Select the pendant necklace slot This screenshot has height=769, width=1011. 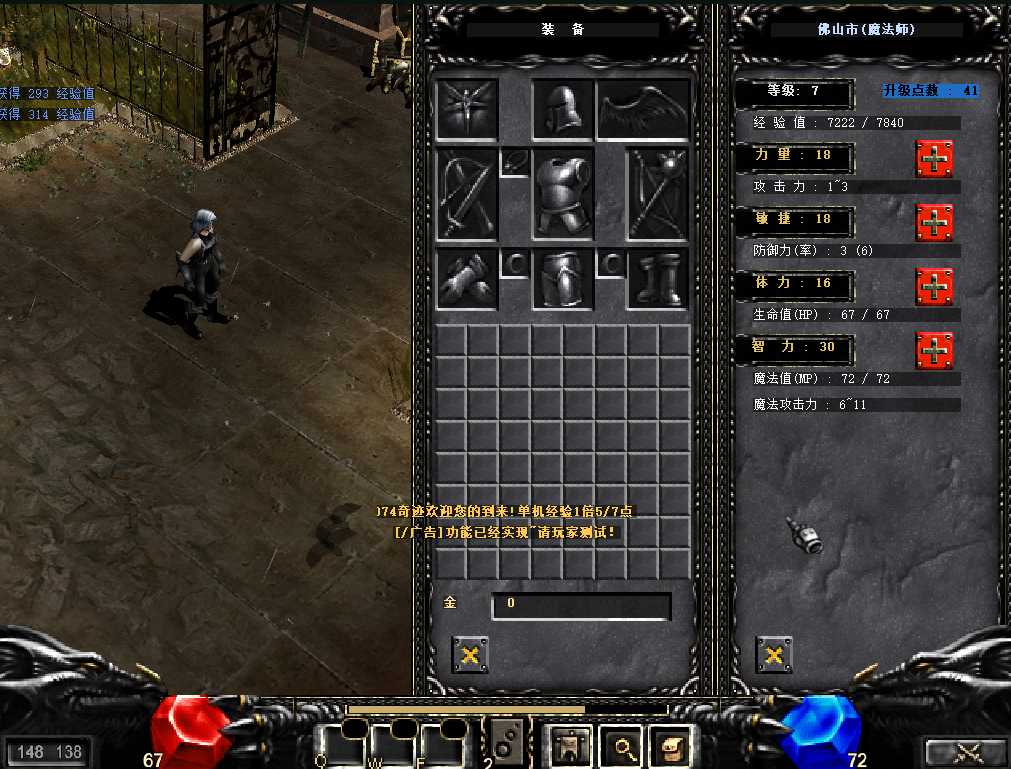[515, 162]
